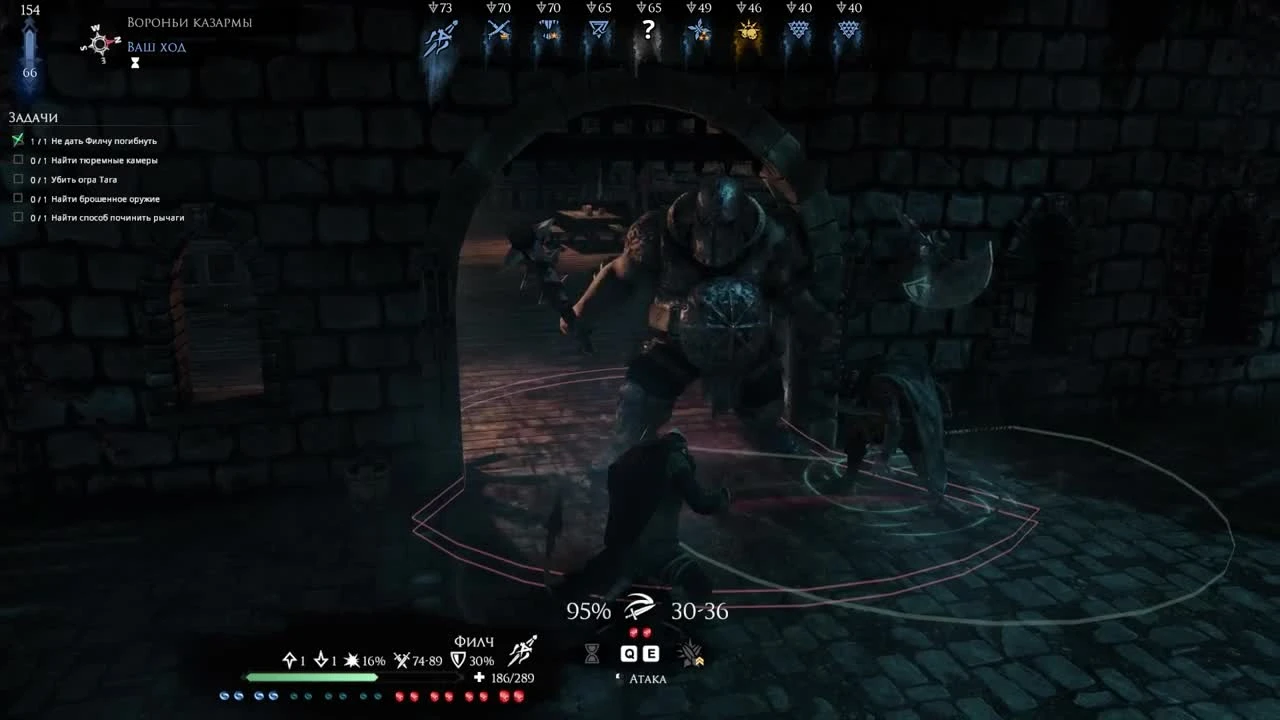Open the unknown enemy marked with question mark
Screen dimensions: 1280x720
pyautogui.click(x=648, y=30)
